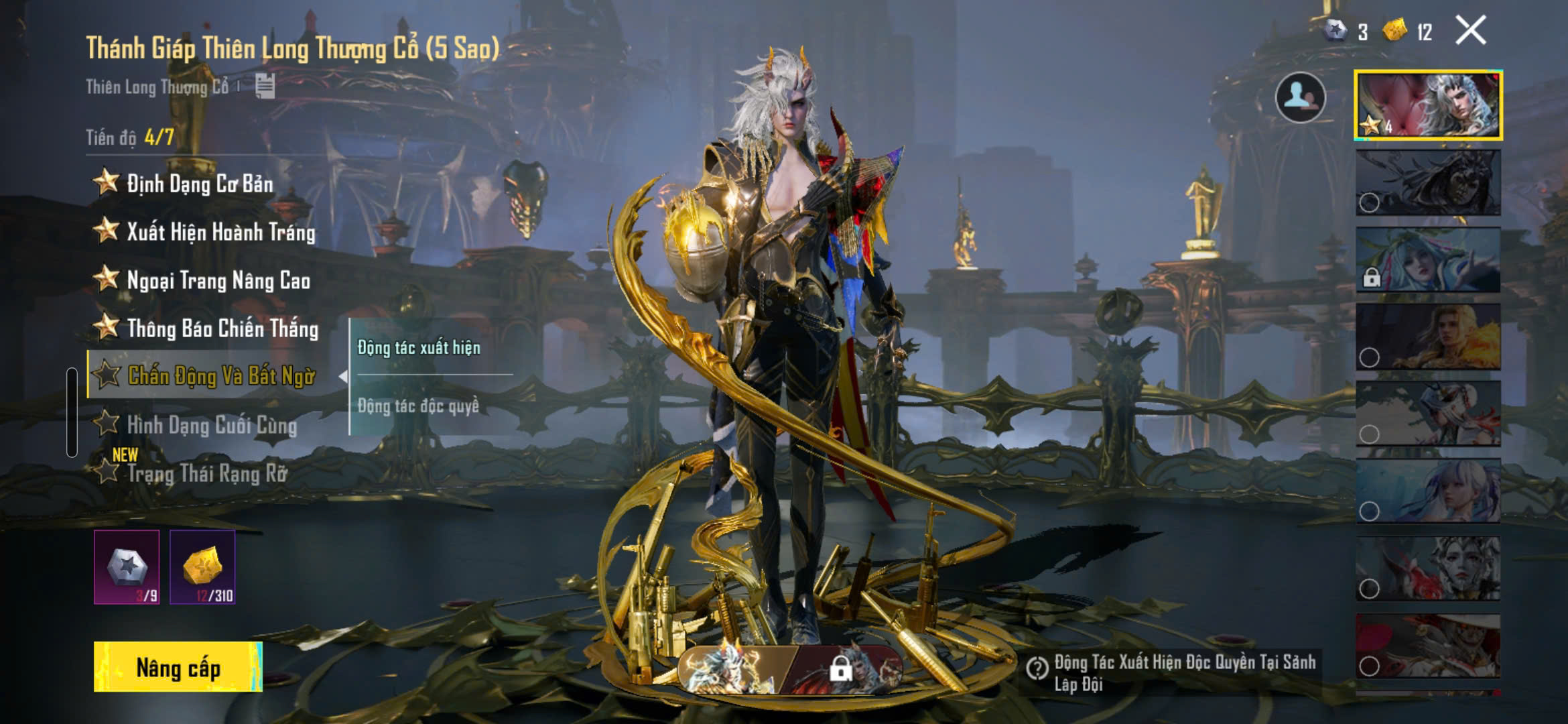This screenshot has height=724, width=1568.
Task: Click the gold nugget material slot
Action: coord(202,567)
